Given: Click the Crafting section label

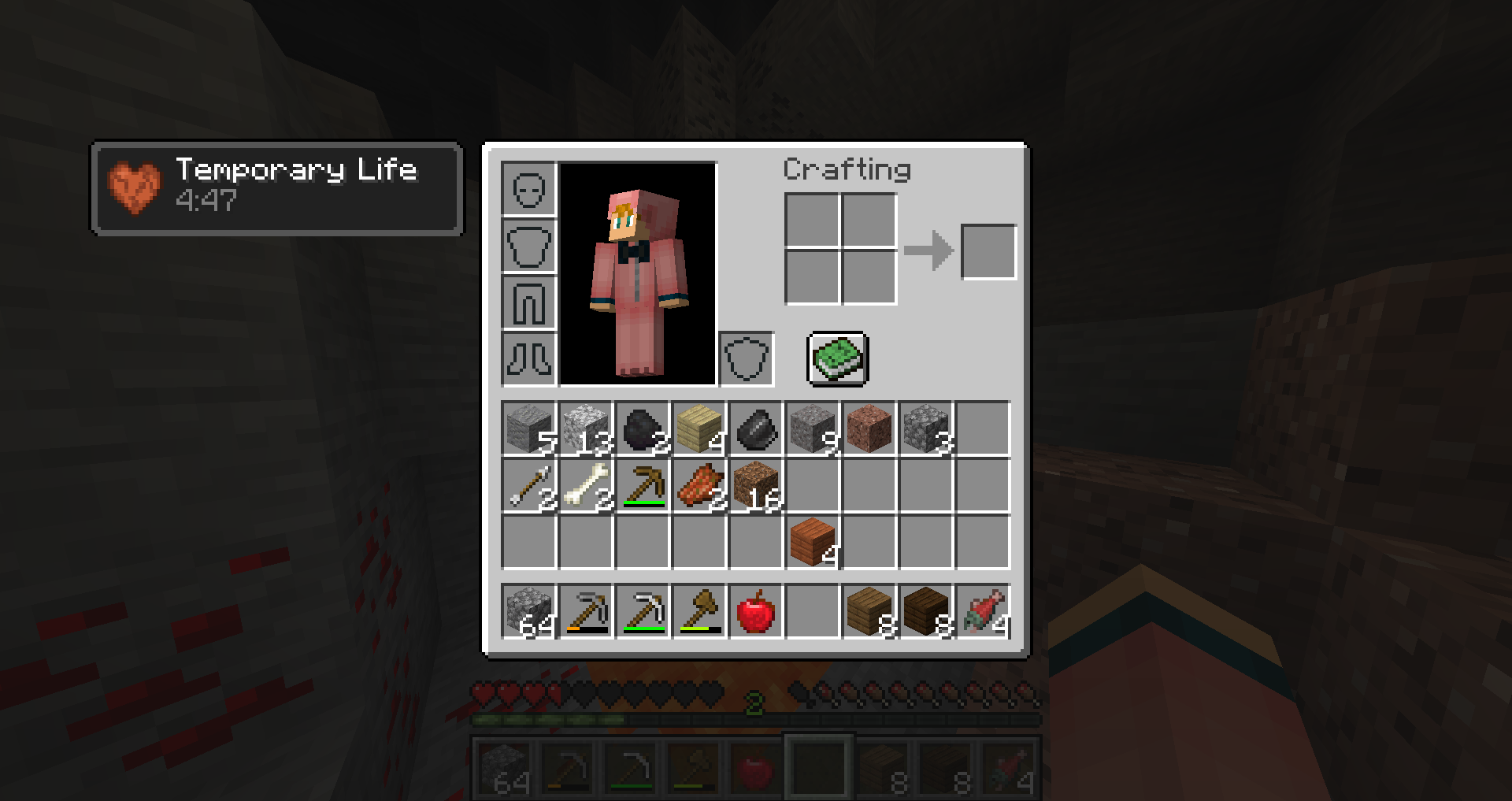Looking at the screenshot, I should tap(847, 169).
